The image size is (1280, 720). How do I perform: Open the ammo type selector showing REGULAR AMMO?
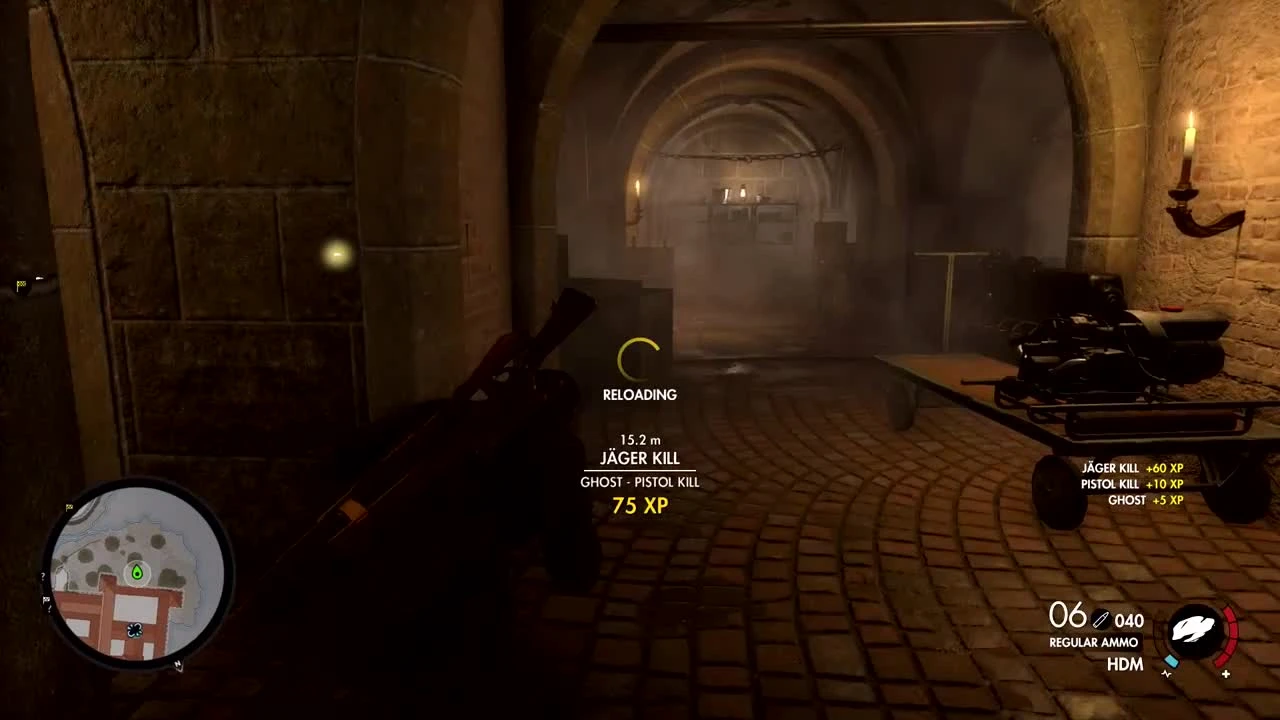tap(1093, 642)
